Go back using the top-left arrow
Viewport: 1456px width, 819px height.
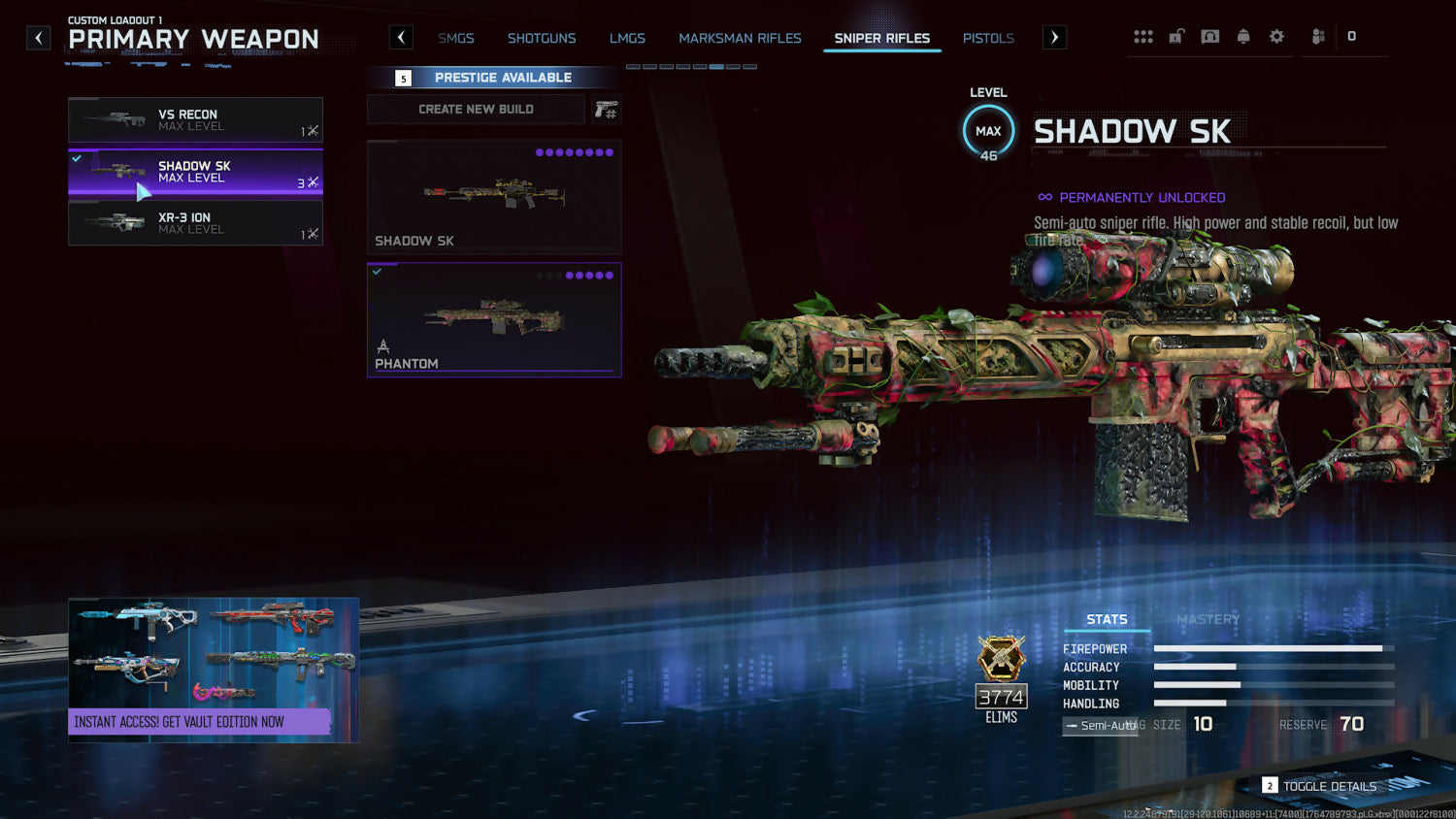tap(38, 38)
